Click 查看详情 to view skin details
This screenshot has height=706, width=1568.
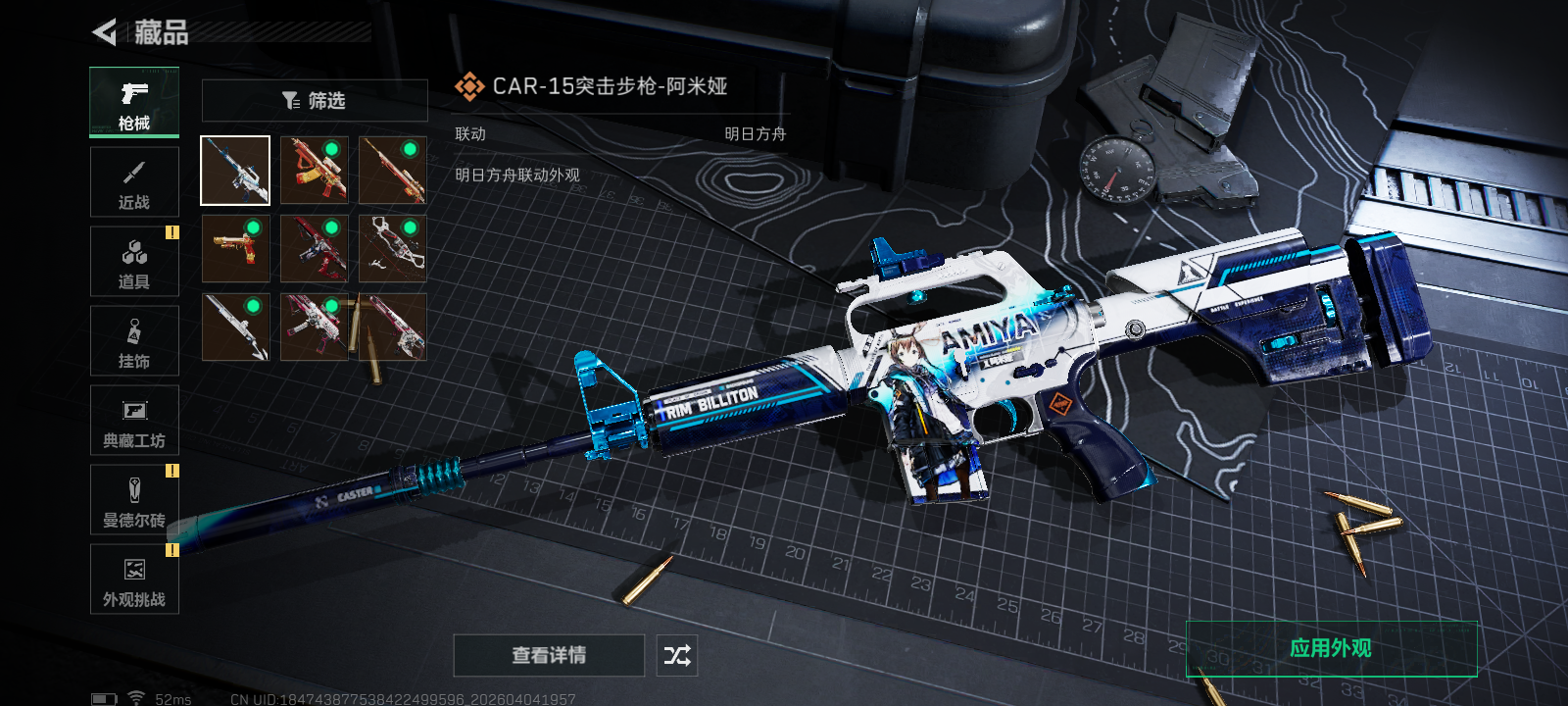(549, 655)
